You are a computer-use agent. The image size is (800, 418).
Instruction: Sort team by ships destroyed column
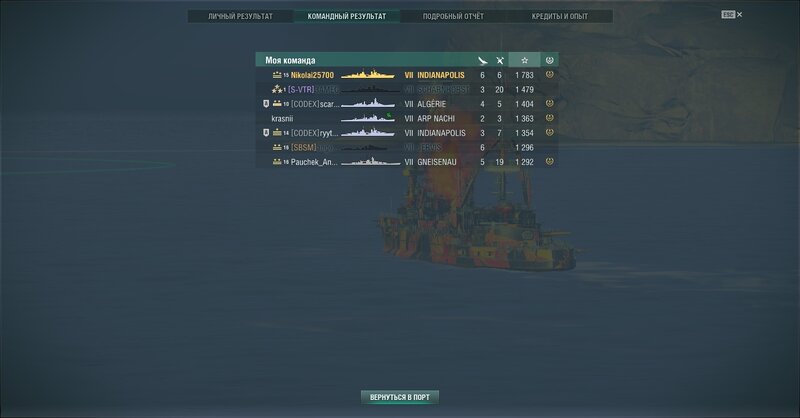tap(499, 60)
